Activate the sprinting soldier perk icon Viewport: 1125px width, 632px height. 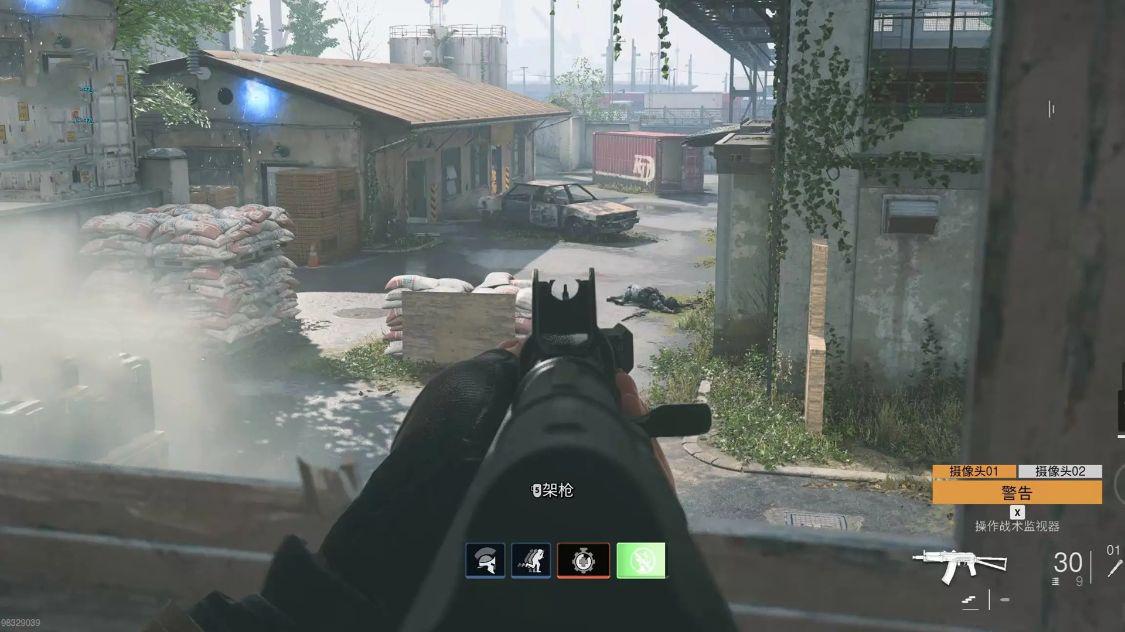click(531, 560)
